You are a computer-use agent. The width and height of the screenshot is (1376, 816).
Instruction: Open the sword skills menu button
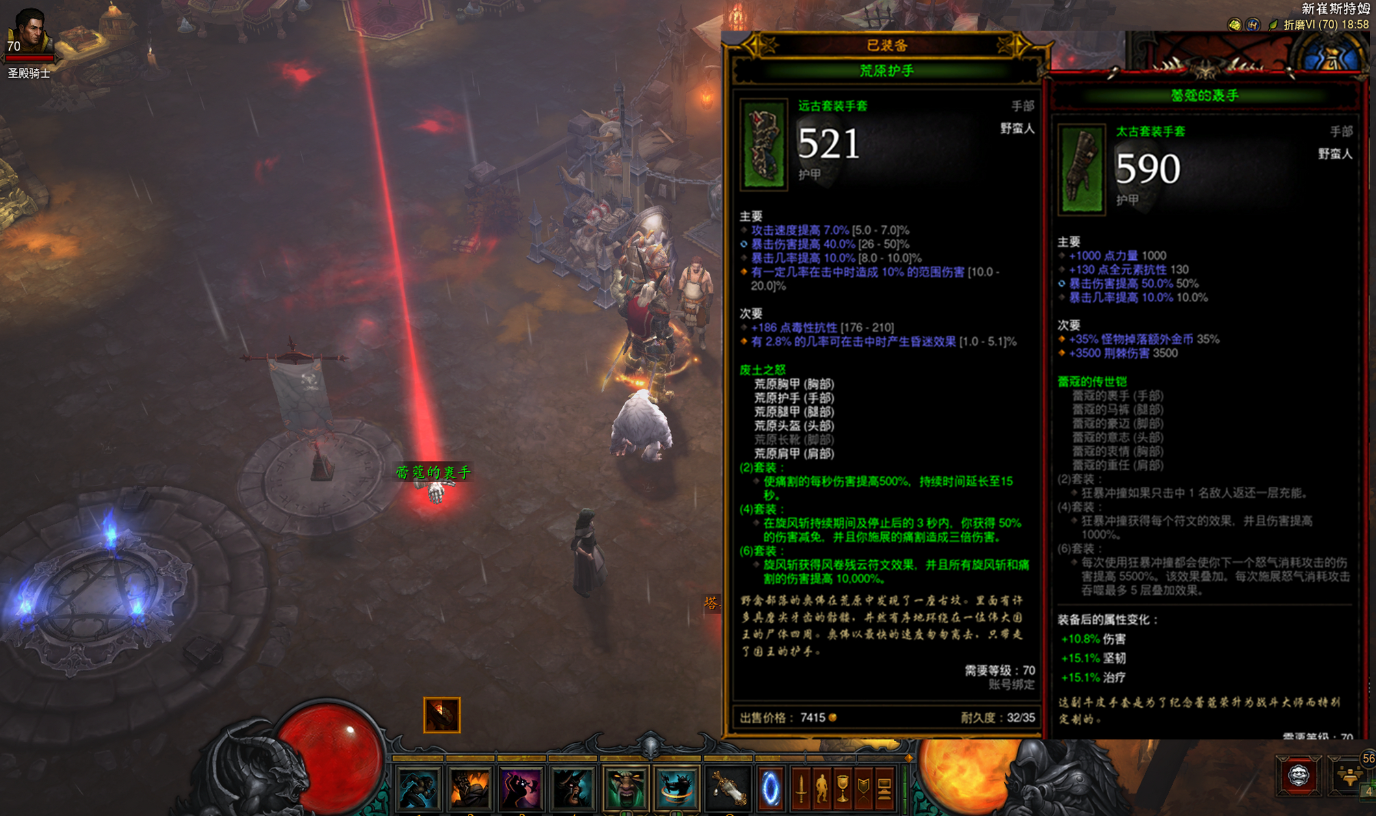(801, 789)
